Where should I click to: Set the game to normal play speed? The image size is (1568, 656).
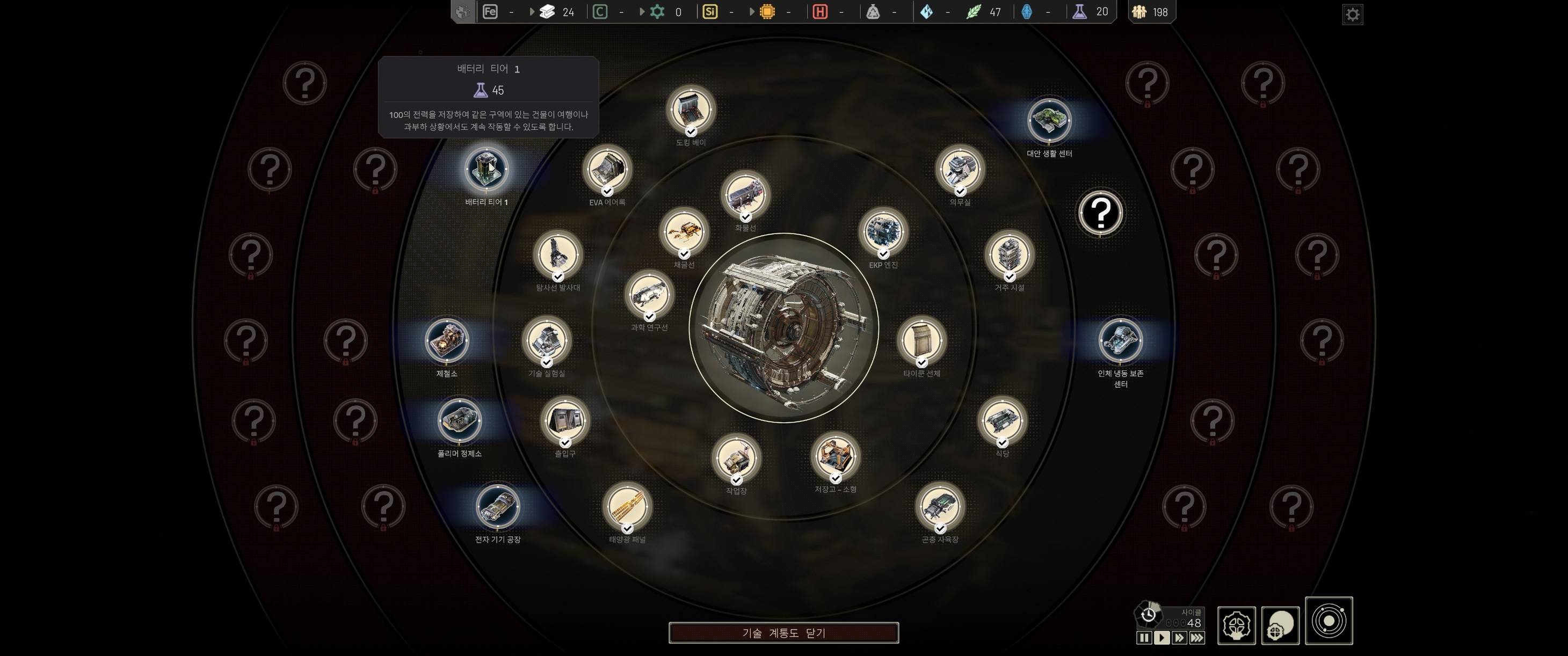pos(1162,638)
